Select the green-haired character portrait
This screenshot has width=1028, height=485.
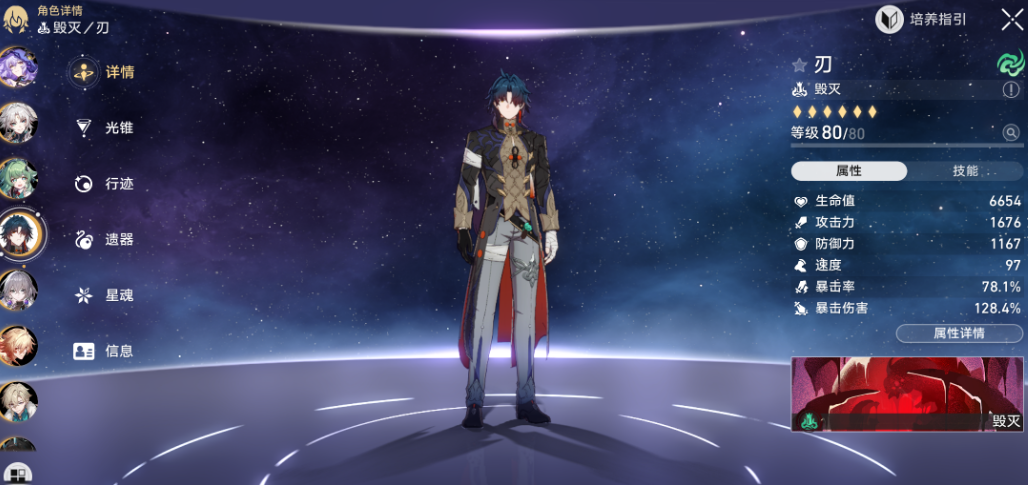(x=18, y=180)
